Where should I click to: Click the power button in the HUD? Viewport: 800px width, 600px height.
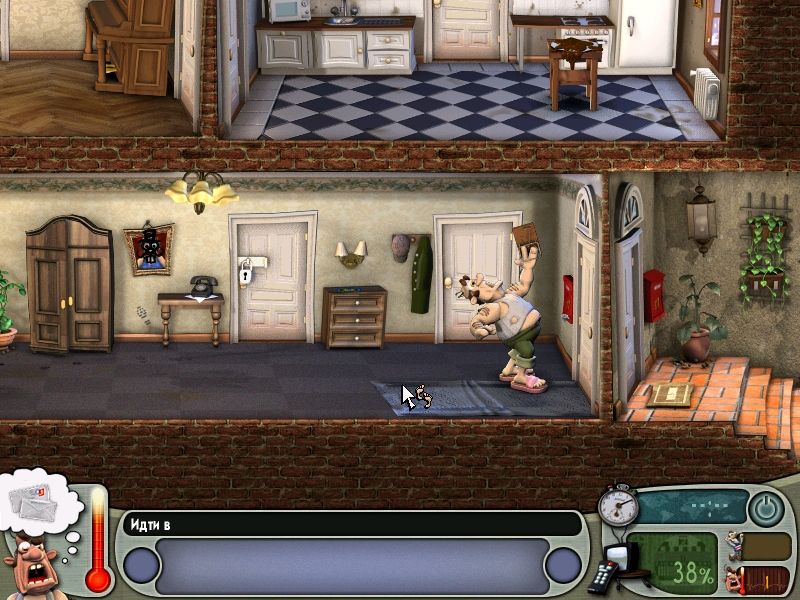click(x=766, y=508)
